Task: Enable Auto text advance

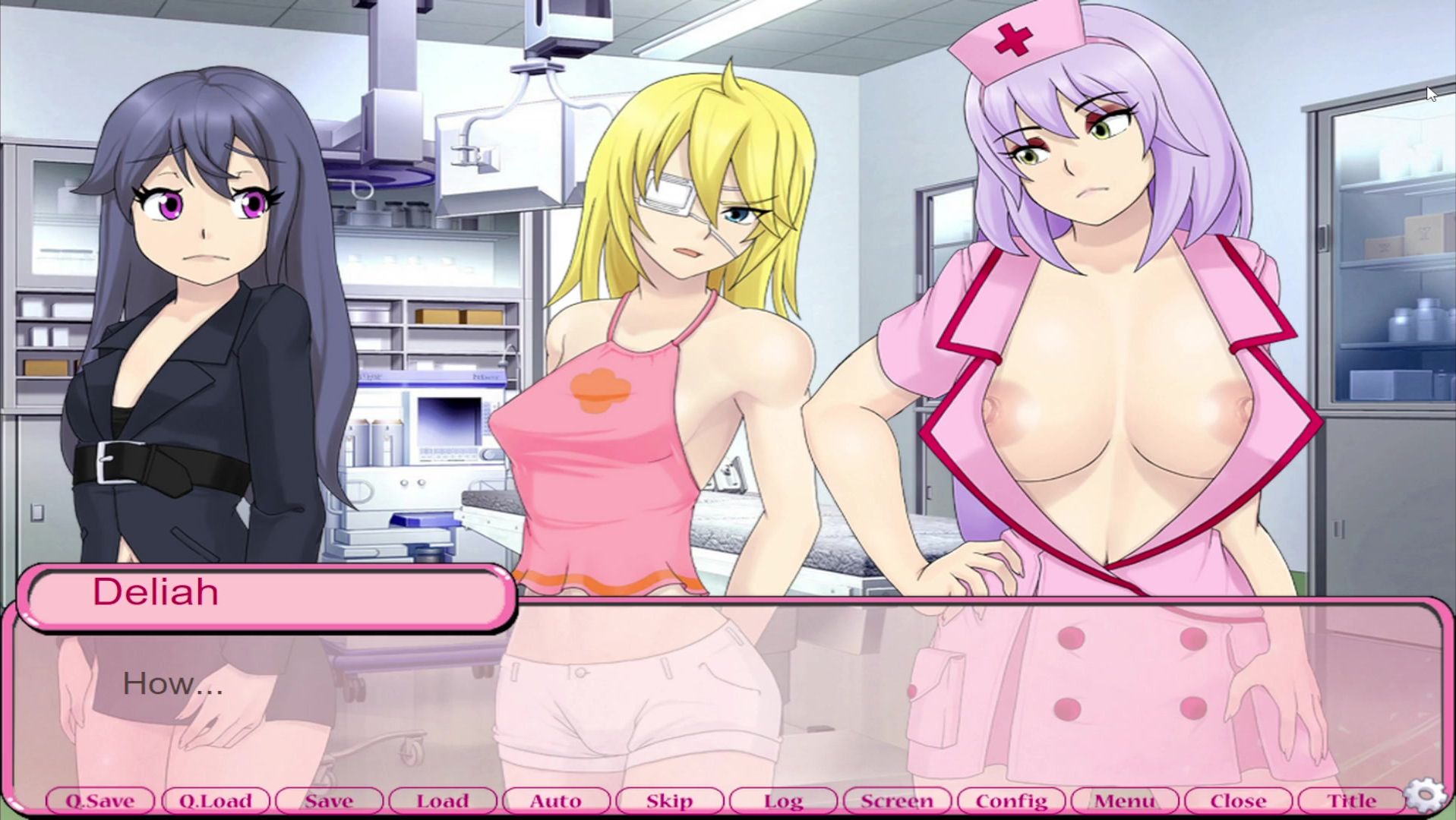Action: pyautogui.click(x=556, y=801)
